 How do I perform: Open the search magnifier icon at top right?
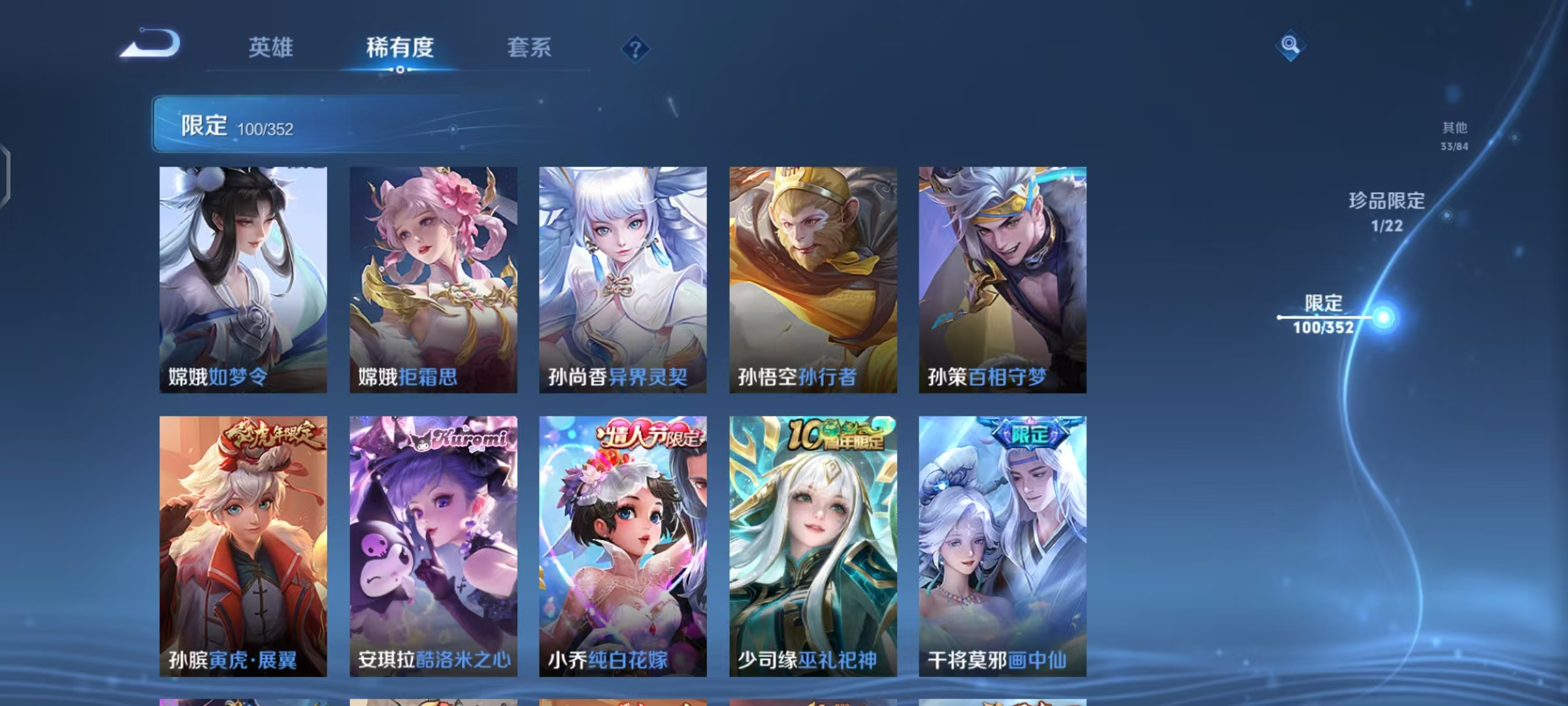1290,47
